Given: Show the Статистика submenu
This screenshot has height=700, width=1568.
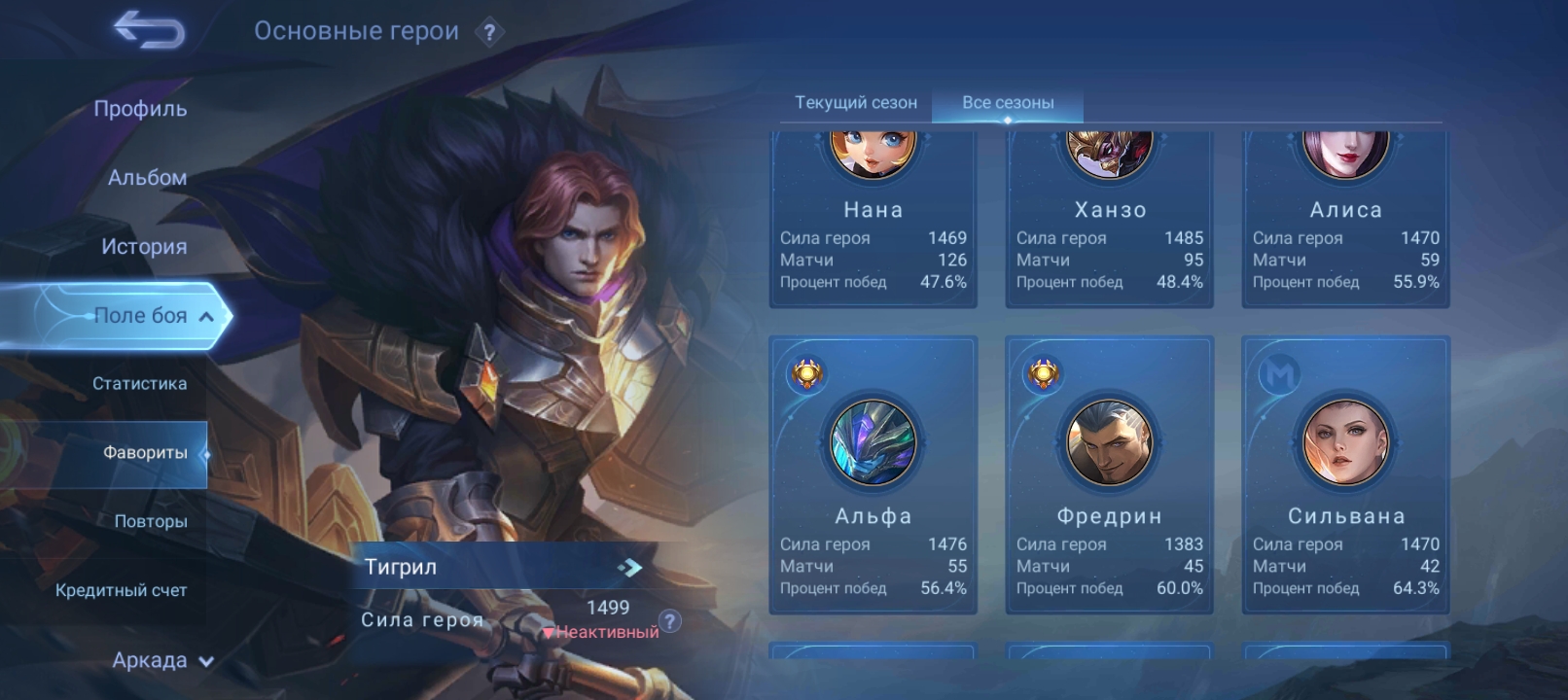Looking at the screenshot, I should (x=139, y=384).
